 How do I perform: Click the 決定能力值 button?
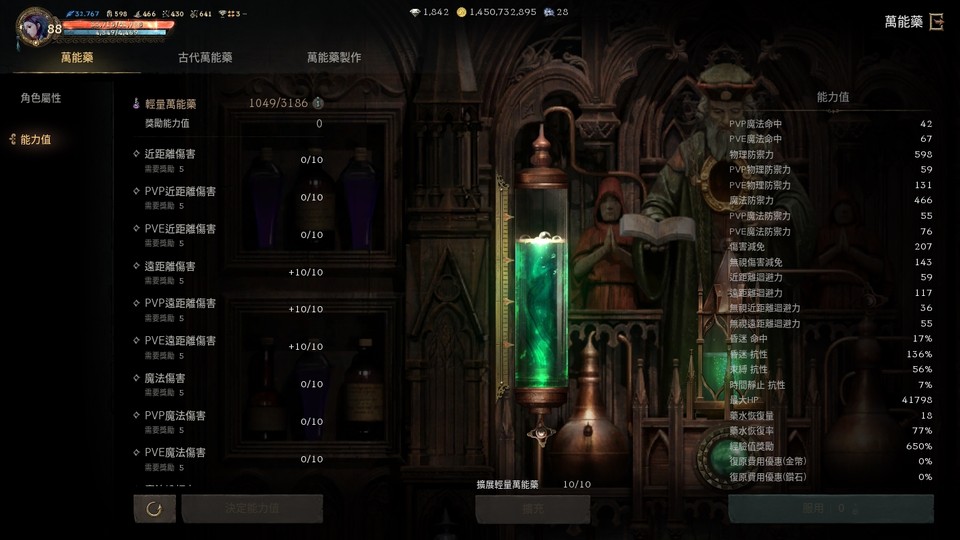[252, 509]
